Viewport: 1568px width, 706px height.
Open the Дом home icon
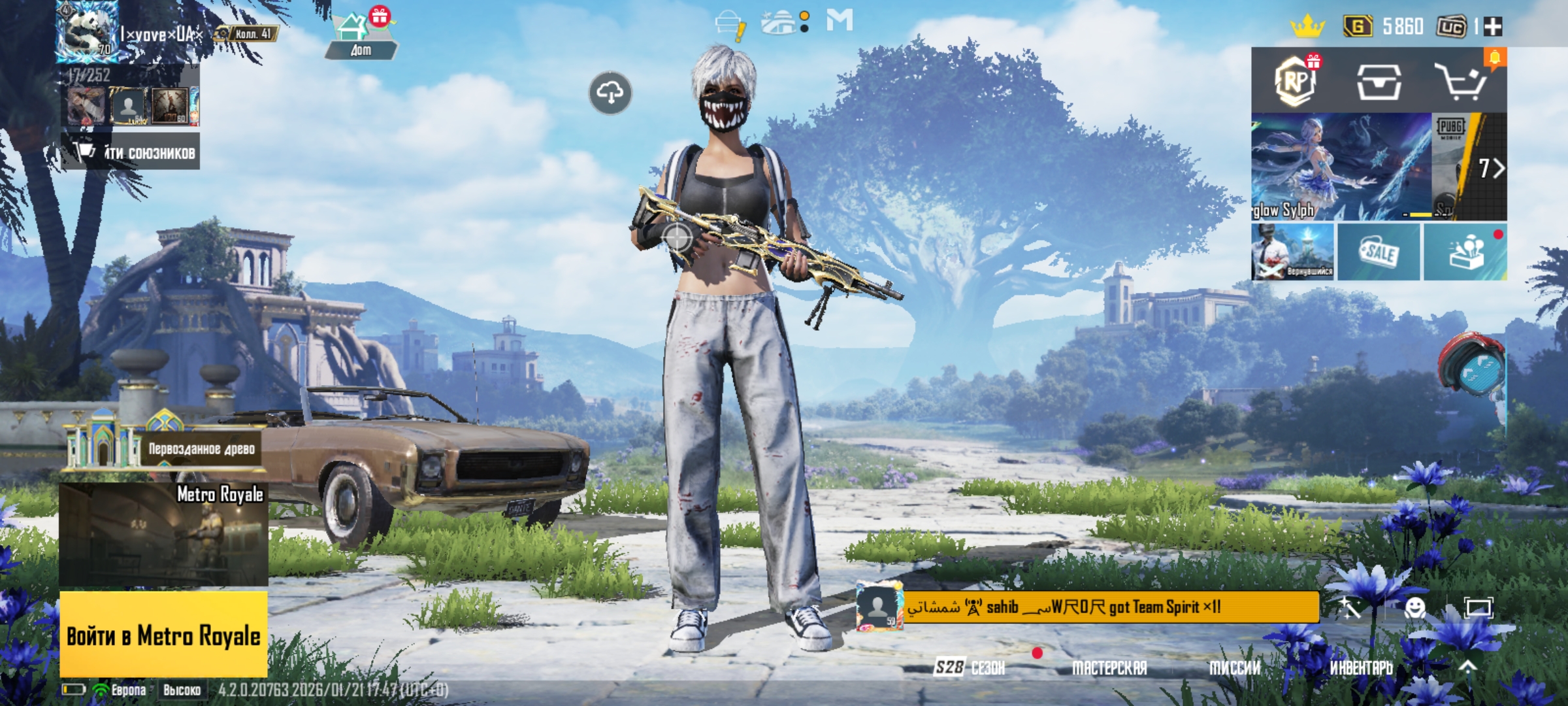click(361, 36)
